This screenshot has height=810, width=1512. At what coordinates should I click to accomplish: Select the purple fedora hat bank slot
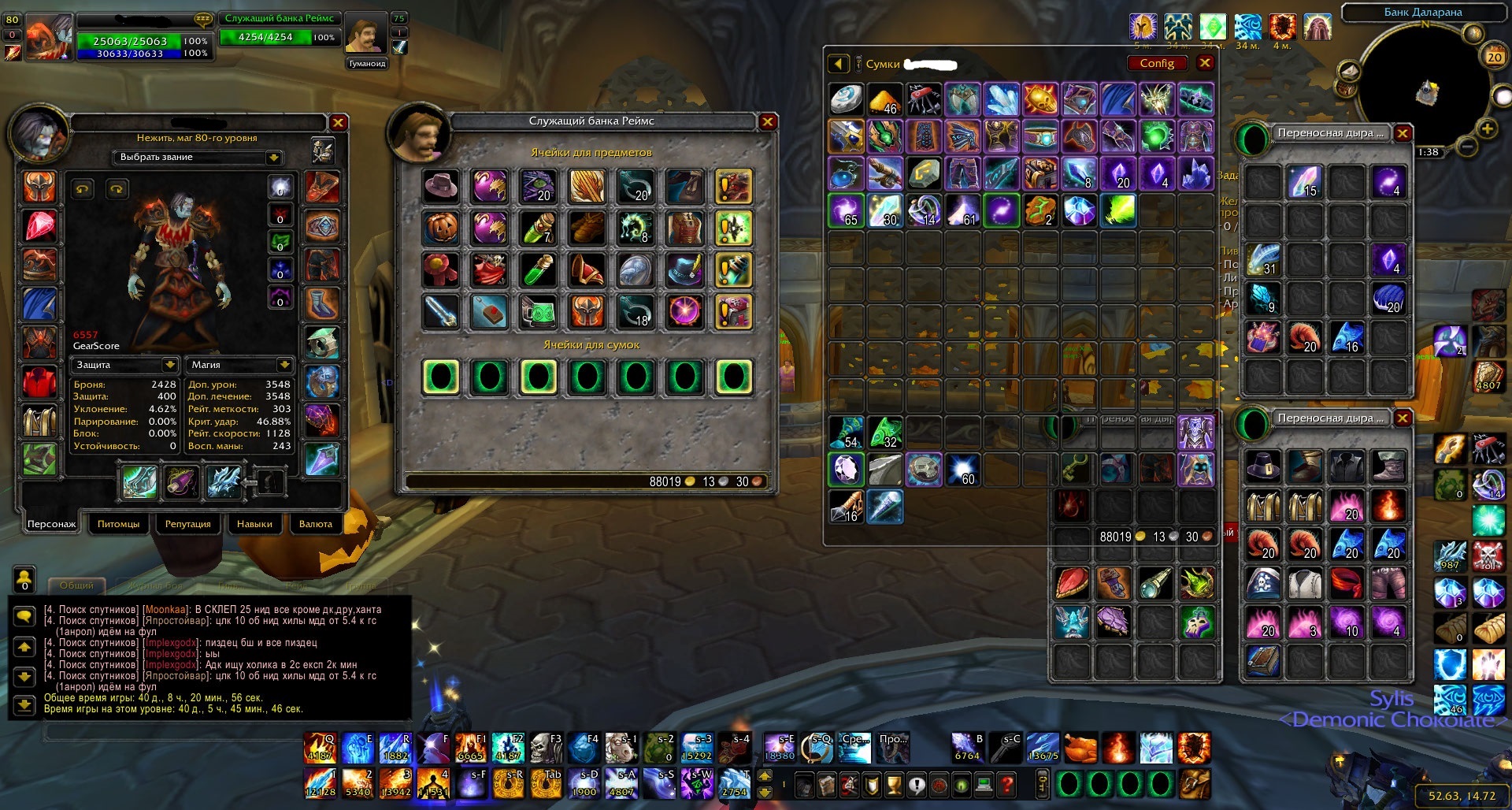point(441,186)
